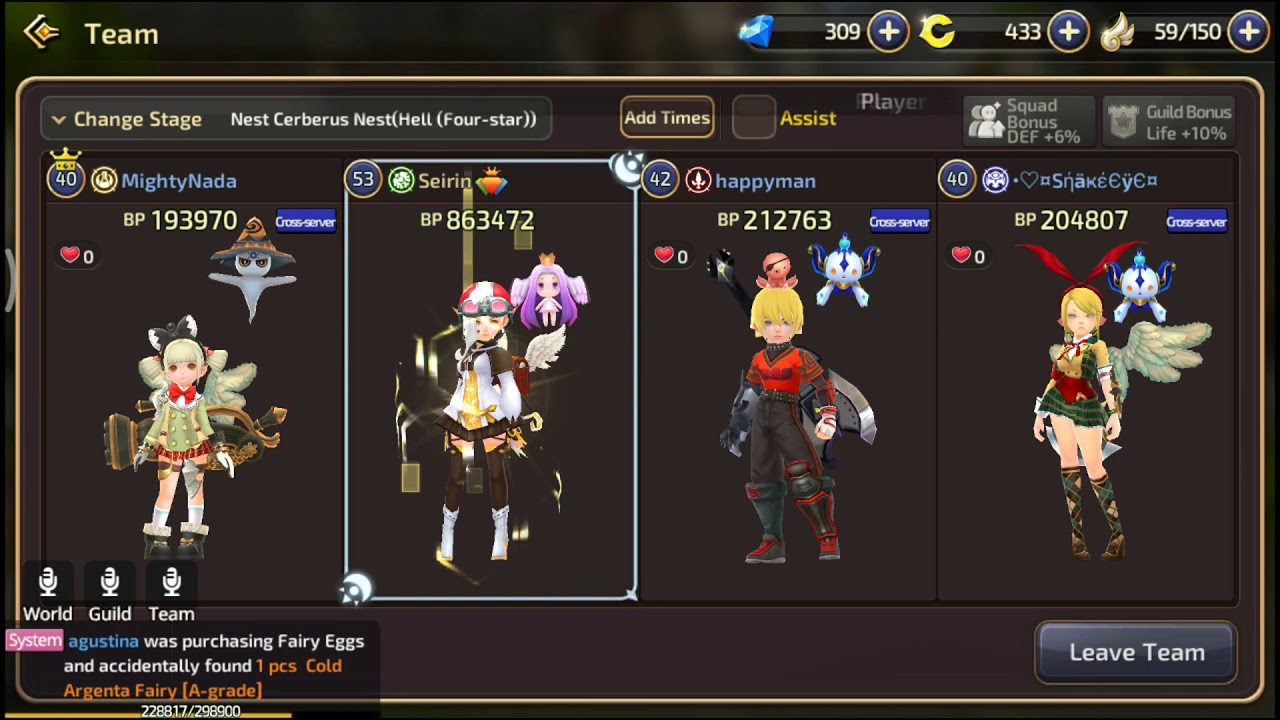Screen dimensions: 1280x720
Task: Add more gold coins with plus button
Action: pos(1068,32)
